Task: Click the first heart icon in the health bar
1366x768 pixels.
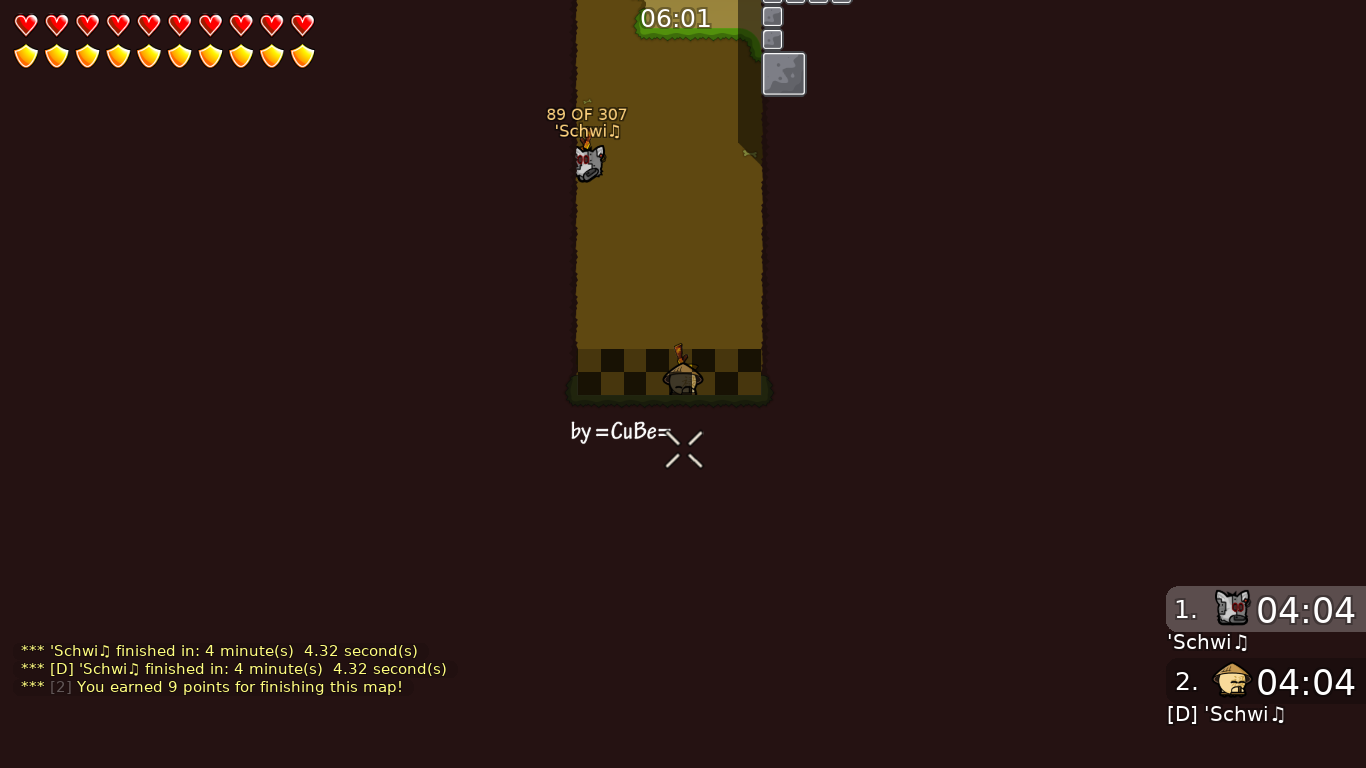Action: point(26,25)
